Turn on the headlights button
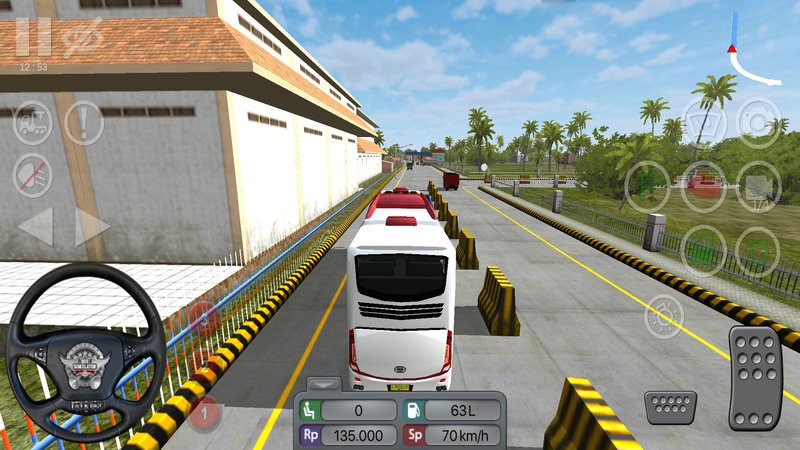The image size is (800, 450). click(x=662, y=316)
